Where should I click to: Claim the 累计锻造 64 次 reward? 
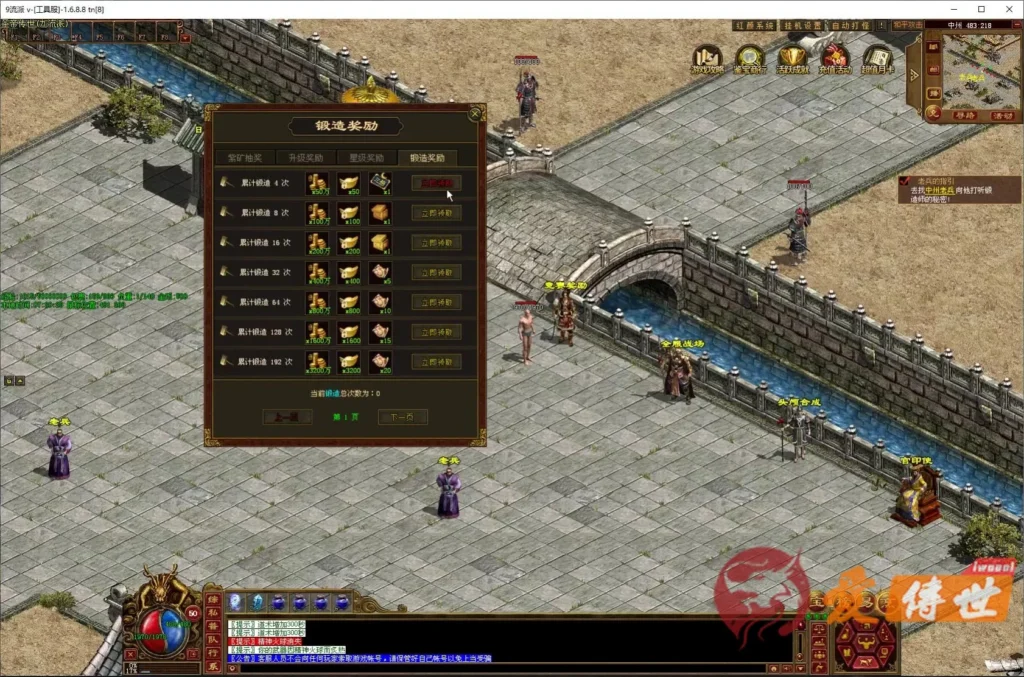(x=436, y=302)
